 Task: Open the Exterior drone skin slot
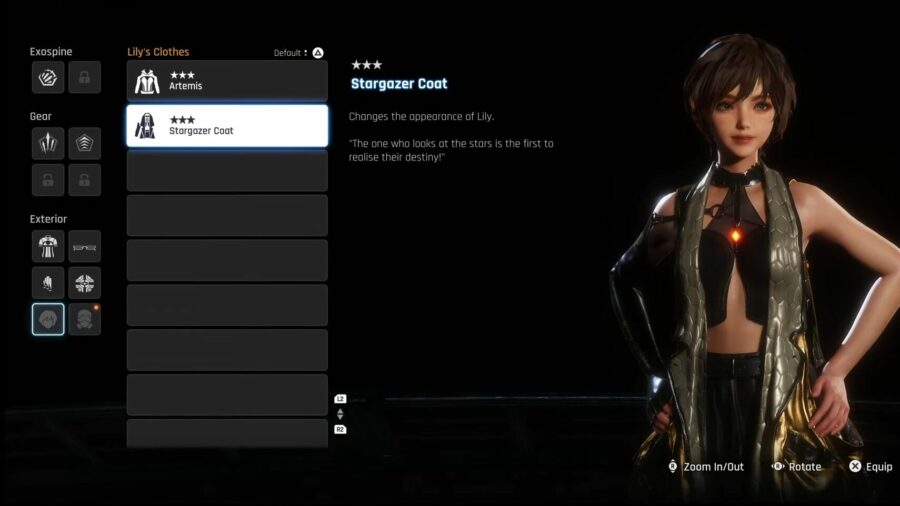coord(84,283)
